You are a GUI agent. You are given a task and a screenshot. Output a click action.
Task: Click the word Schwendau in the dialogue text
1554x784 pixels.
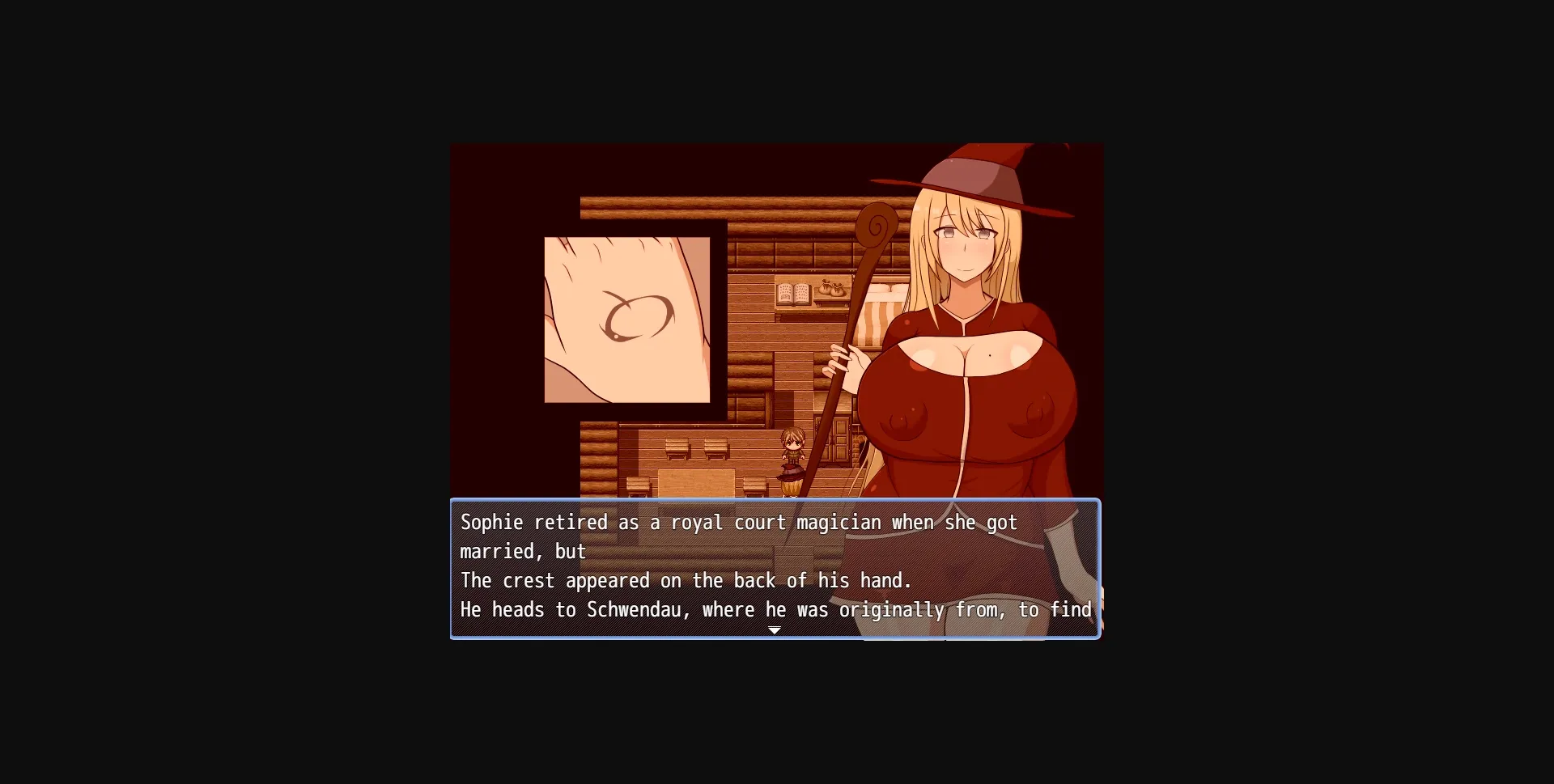[x=634, y=610]
